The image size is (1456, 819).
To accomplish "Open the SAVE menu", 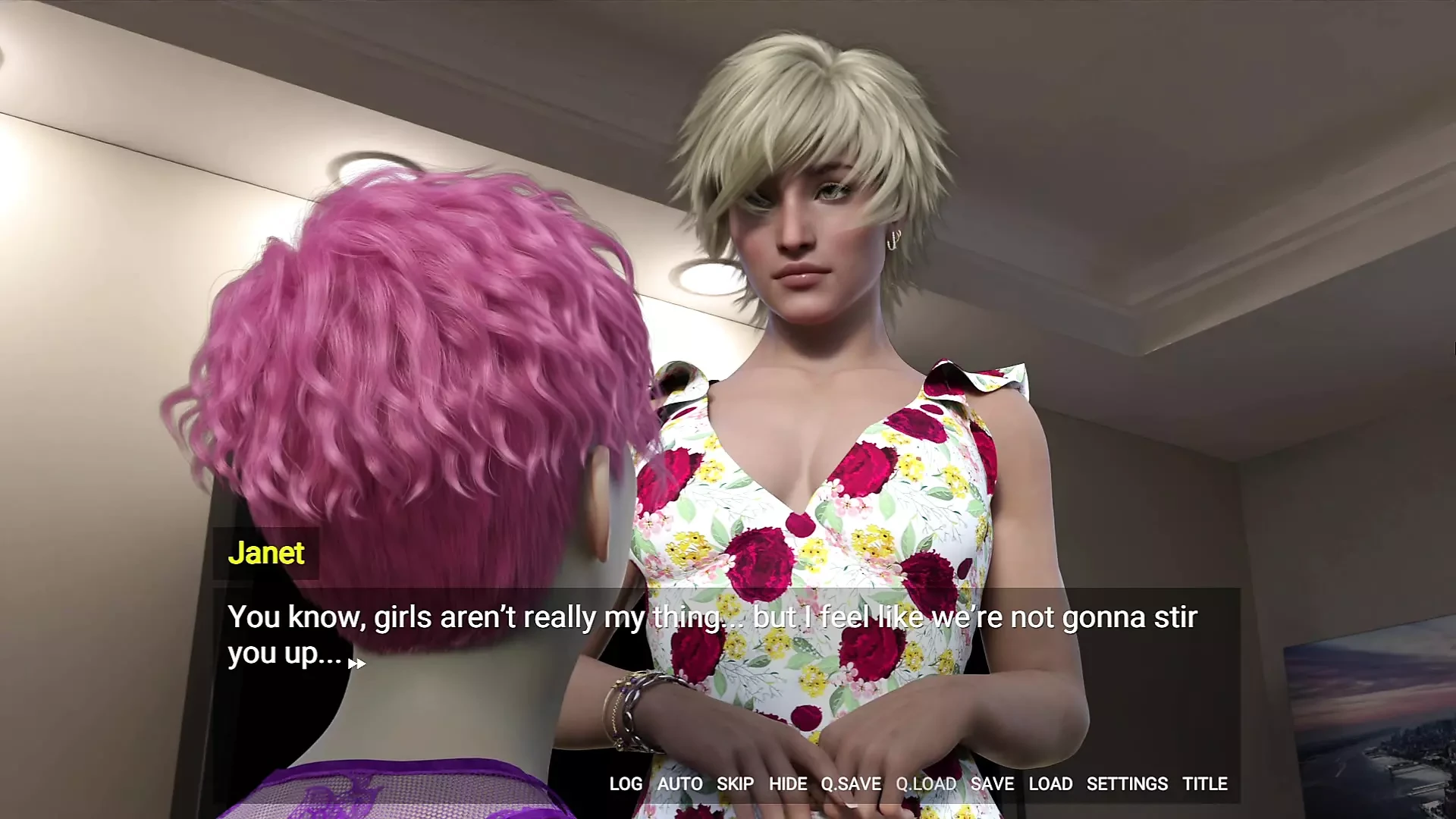I will coord(992,783).
